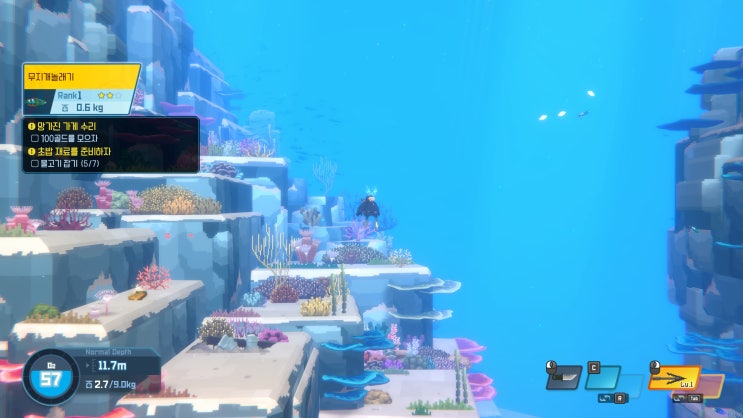Screen dimensions: 743x418
Task: Select the dive knife weapon slot
Action: (566, 378)
